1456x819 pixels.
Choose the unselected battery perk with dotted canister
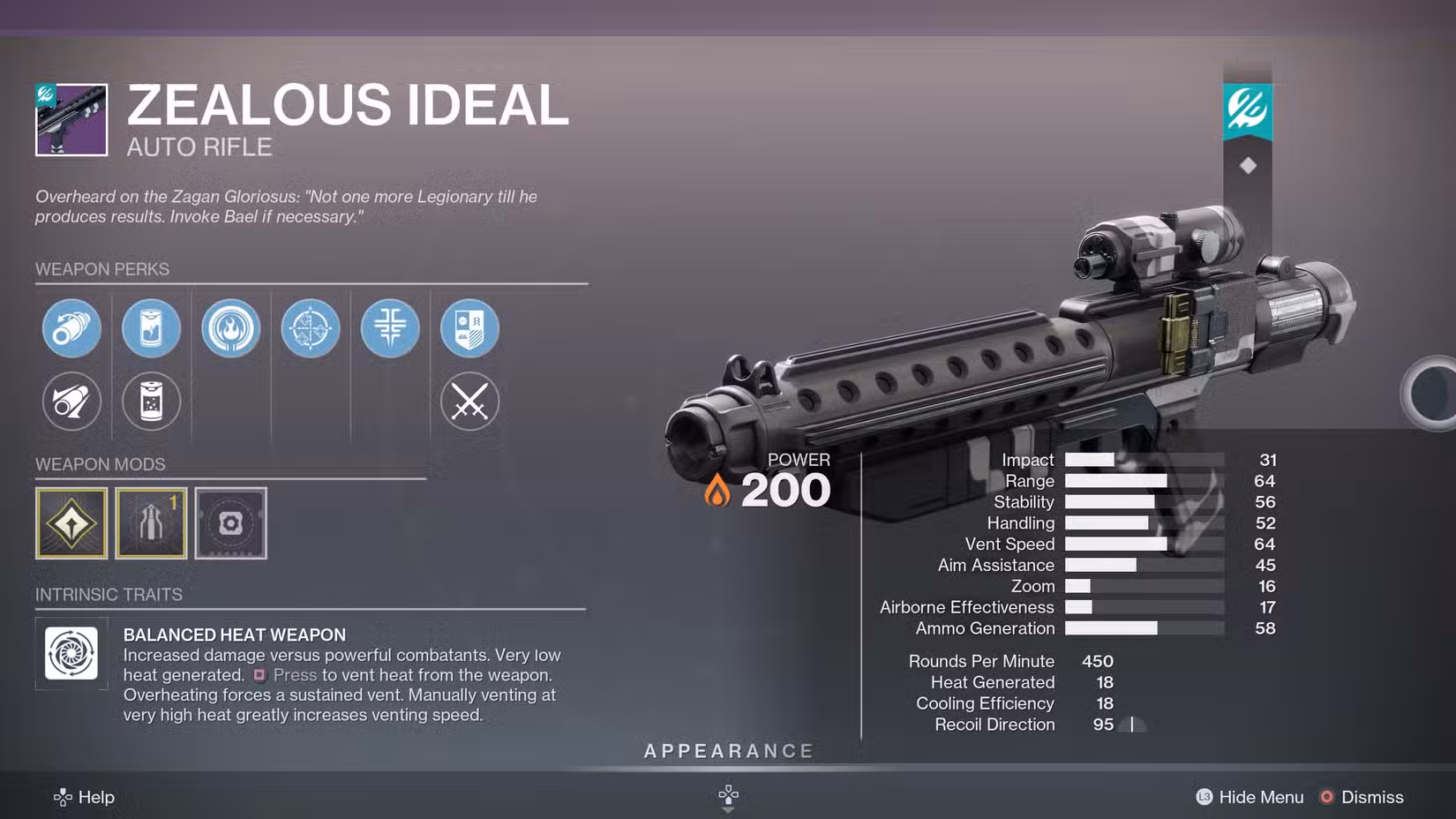[x=151, y=402]
